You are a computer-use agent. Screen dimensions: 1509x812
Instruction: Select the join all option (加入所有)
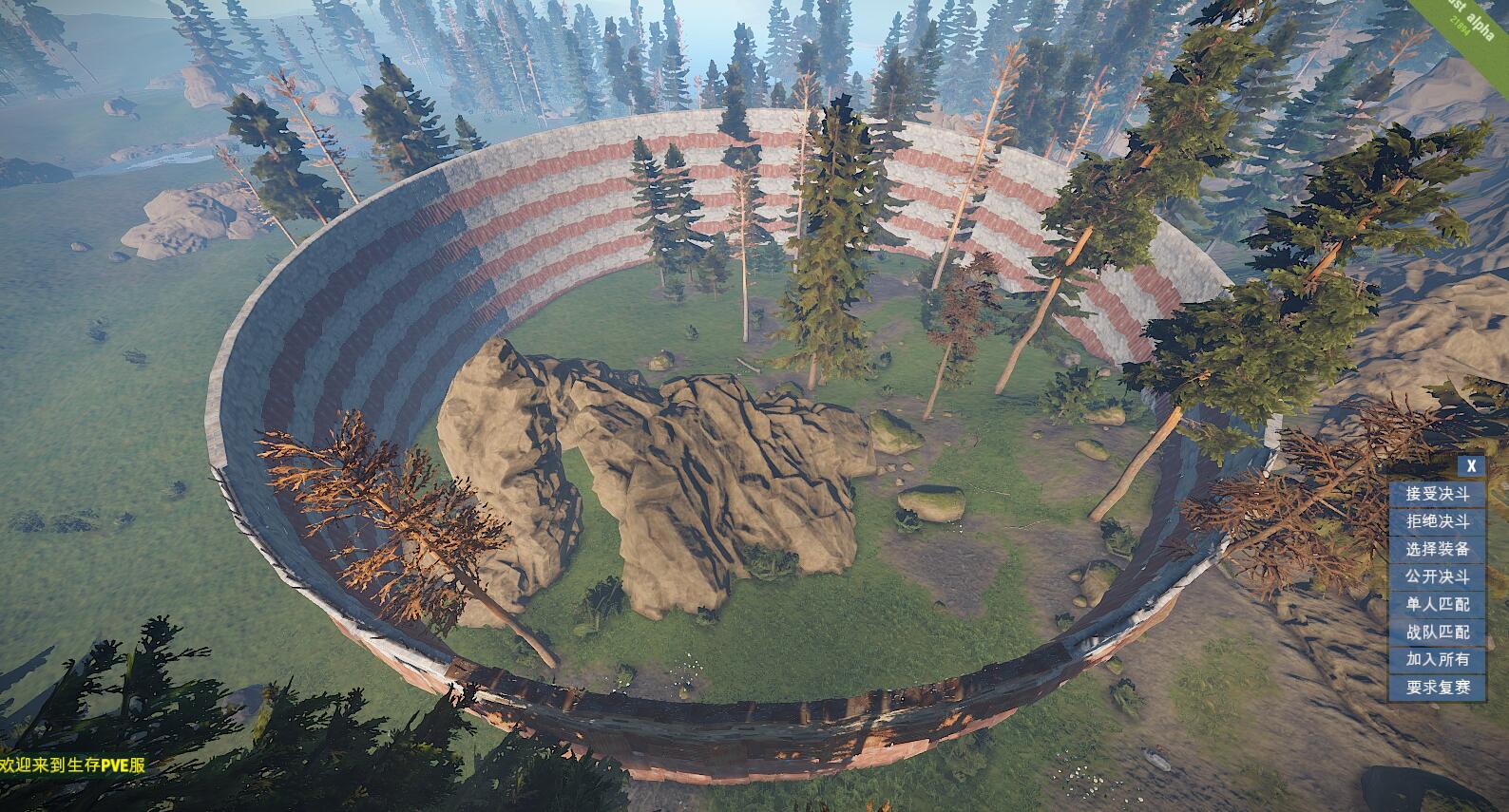tap(1437, 659)
